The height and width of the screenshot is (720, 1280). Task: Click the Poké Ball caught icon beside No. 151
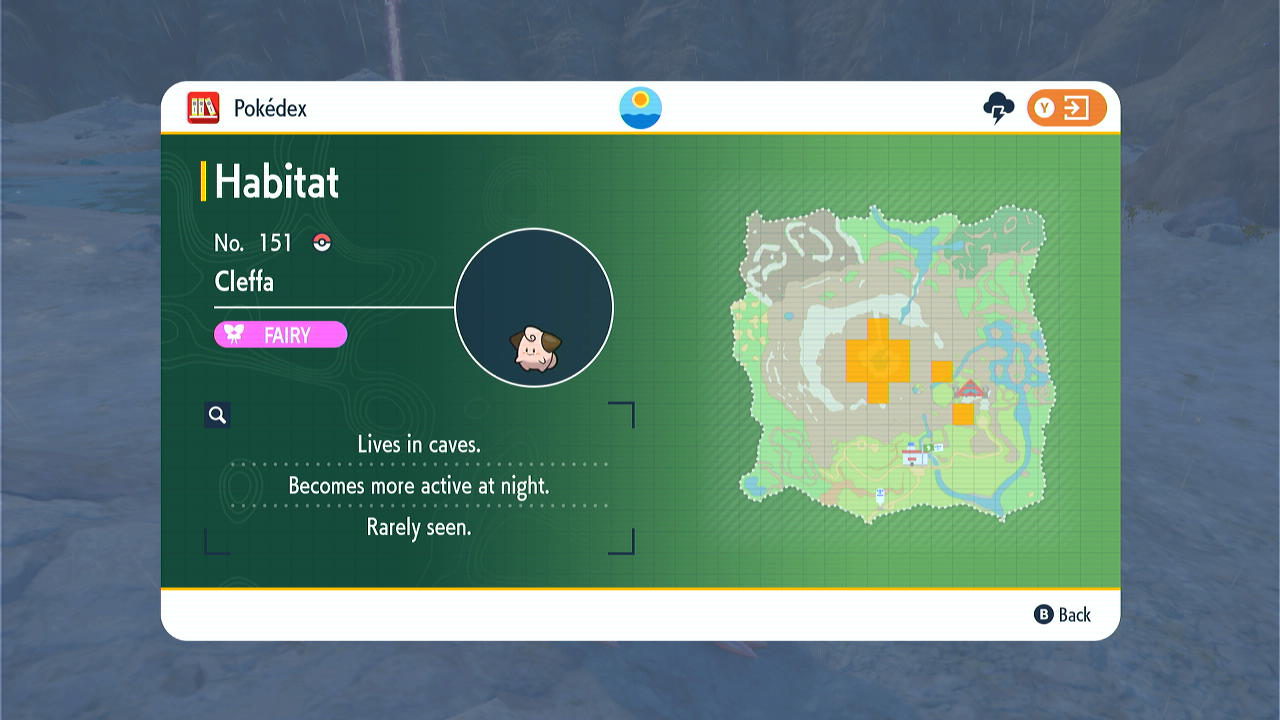[x=320, y=241]
